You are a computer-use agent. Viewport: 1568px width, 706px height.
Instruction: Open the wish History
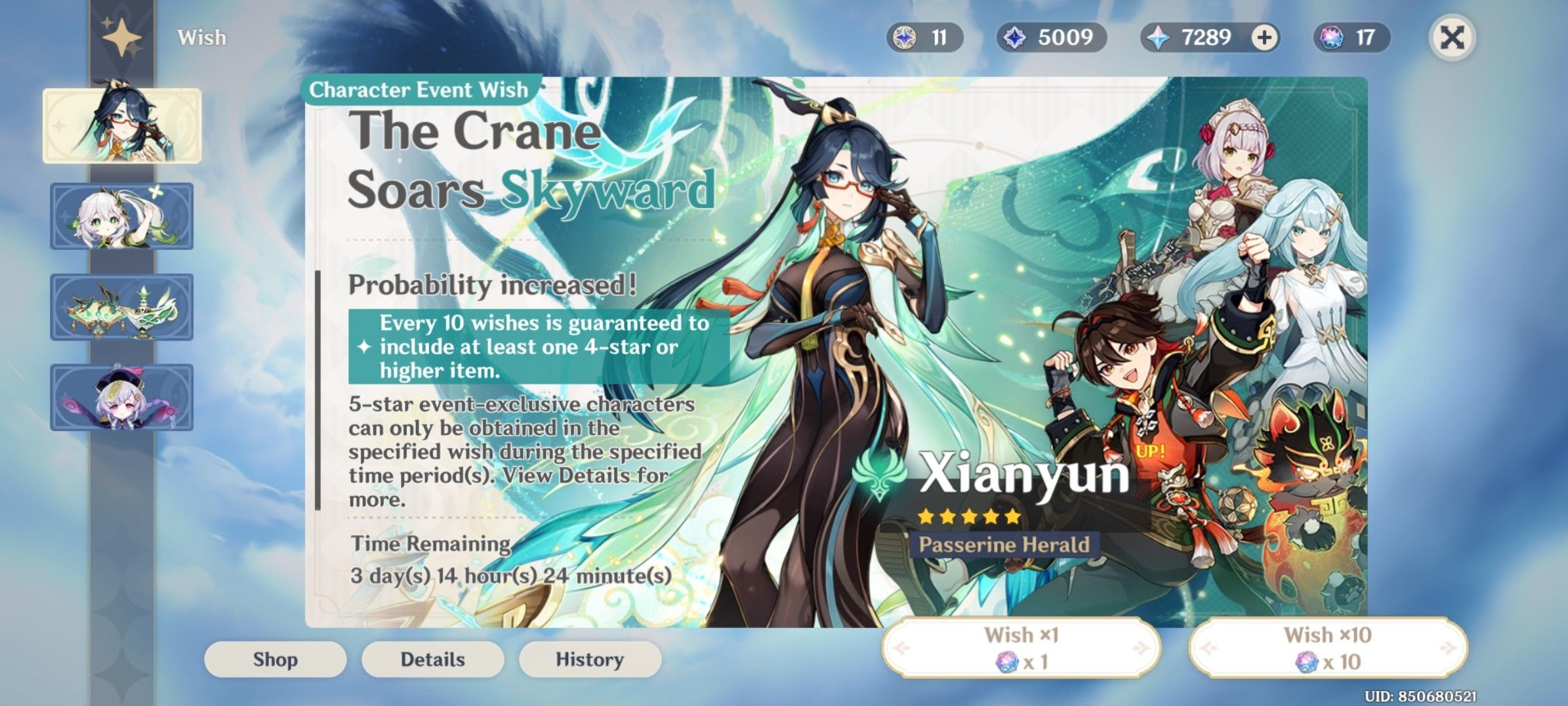tap(589, 659)
